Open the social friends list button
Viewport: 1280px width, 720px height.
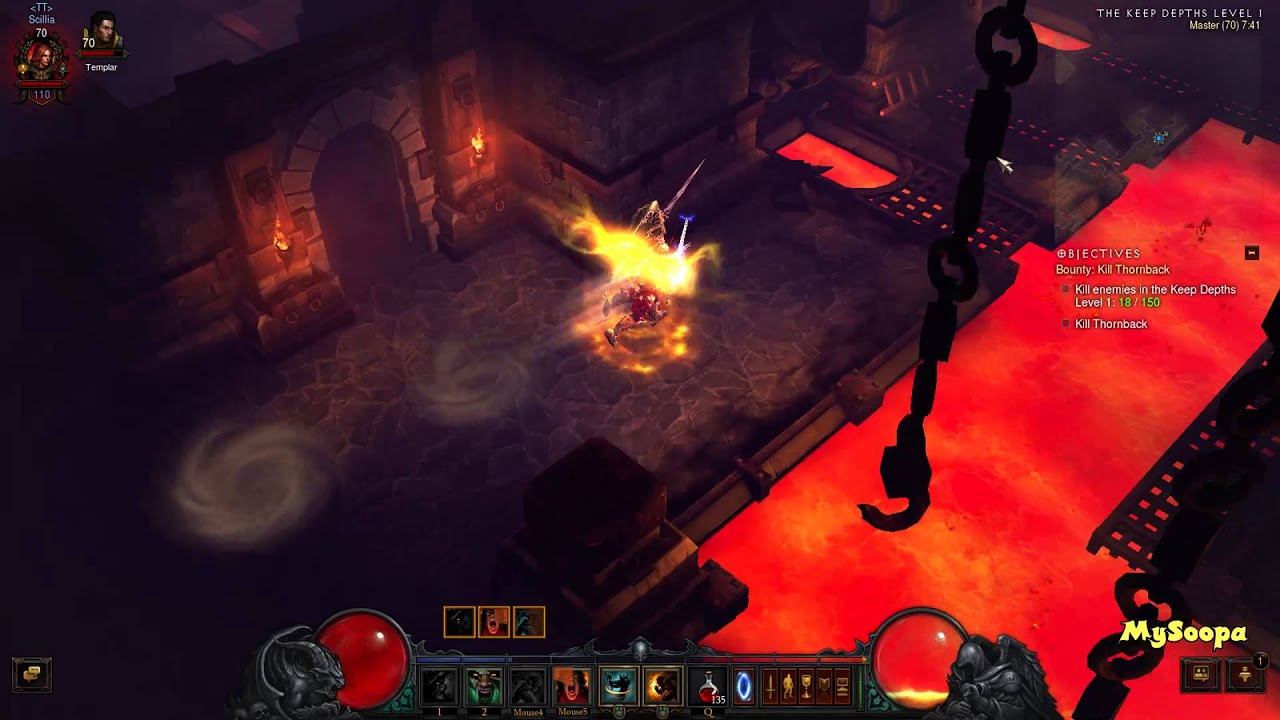(x=1201, y=675)
